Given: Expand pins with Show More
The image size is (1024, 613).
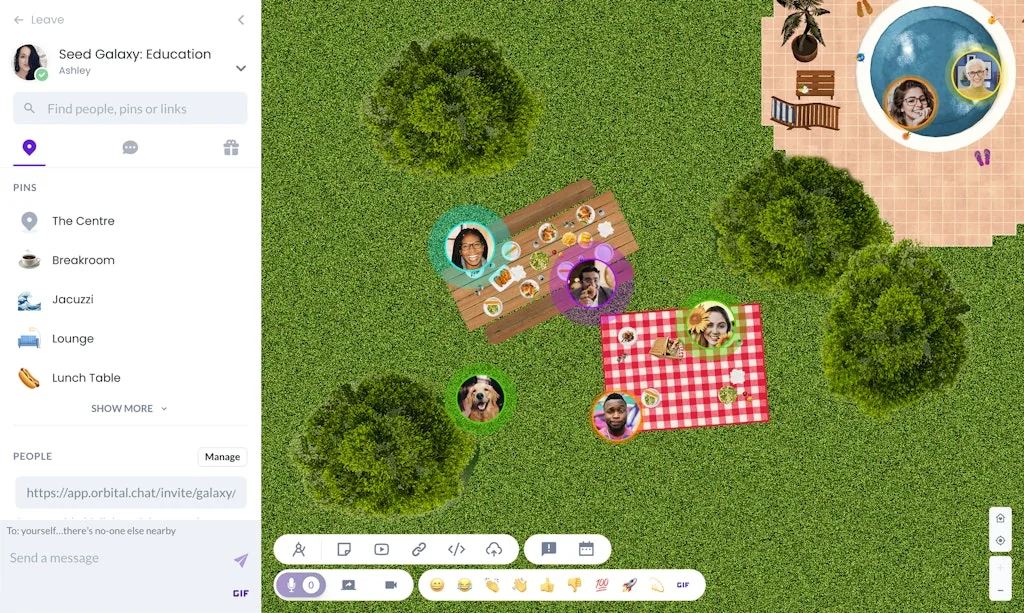Looking at the screenshot, I should (129, 409).
